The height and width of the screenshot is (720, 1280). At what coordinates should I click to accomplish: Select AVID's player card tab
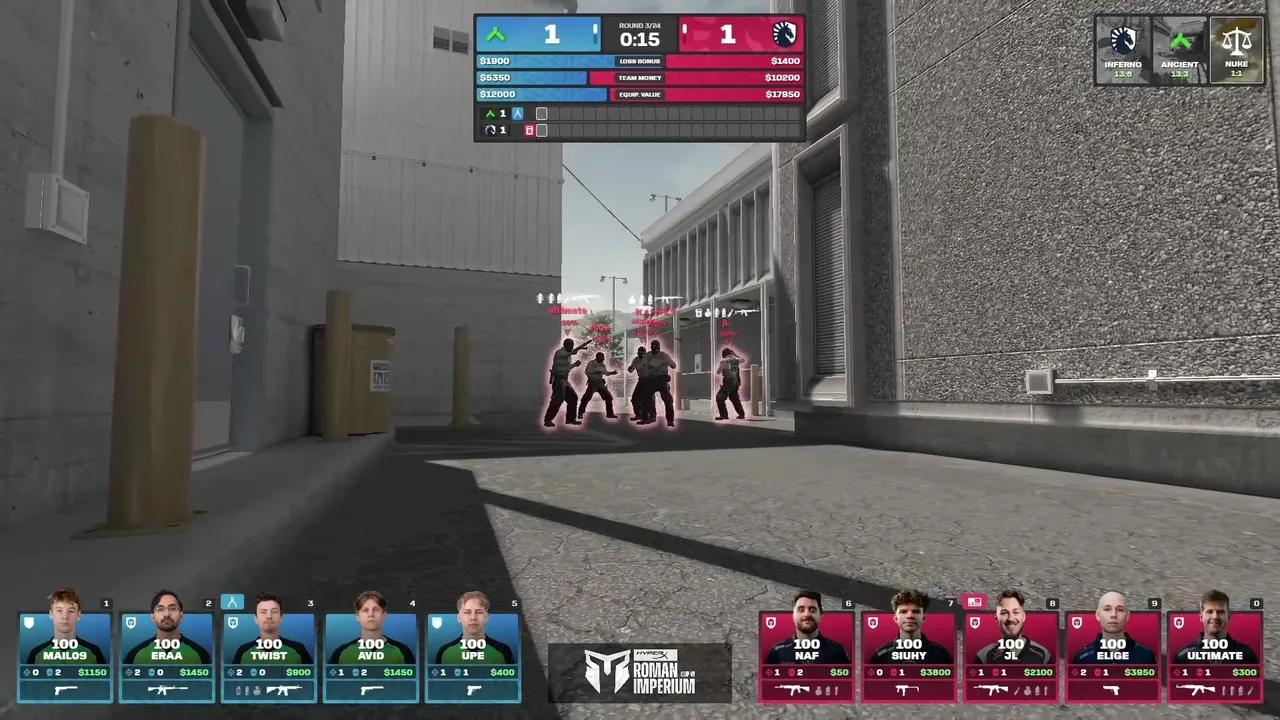(372, 650)
